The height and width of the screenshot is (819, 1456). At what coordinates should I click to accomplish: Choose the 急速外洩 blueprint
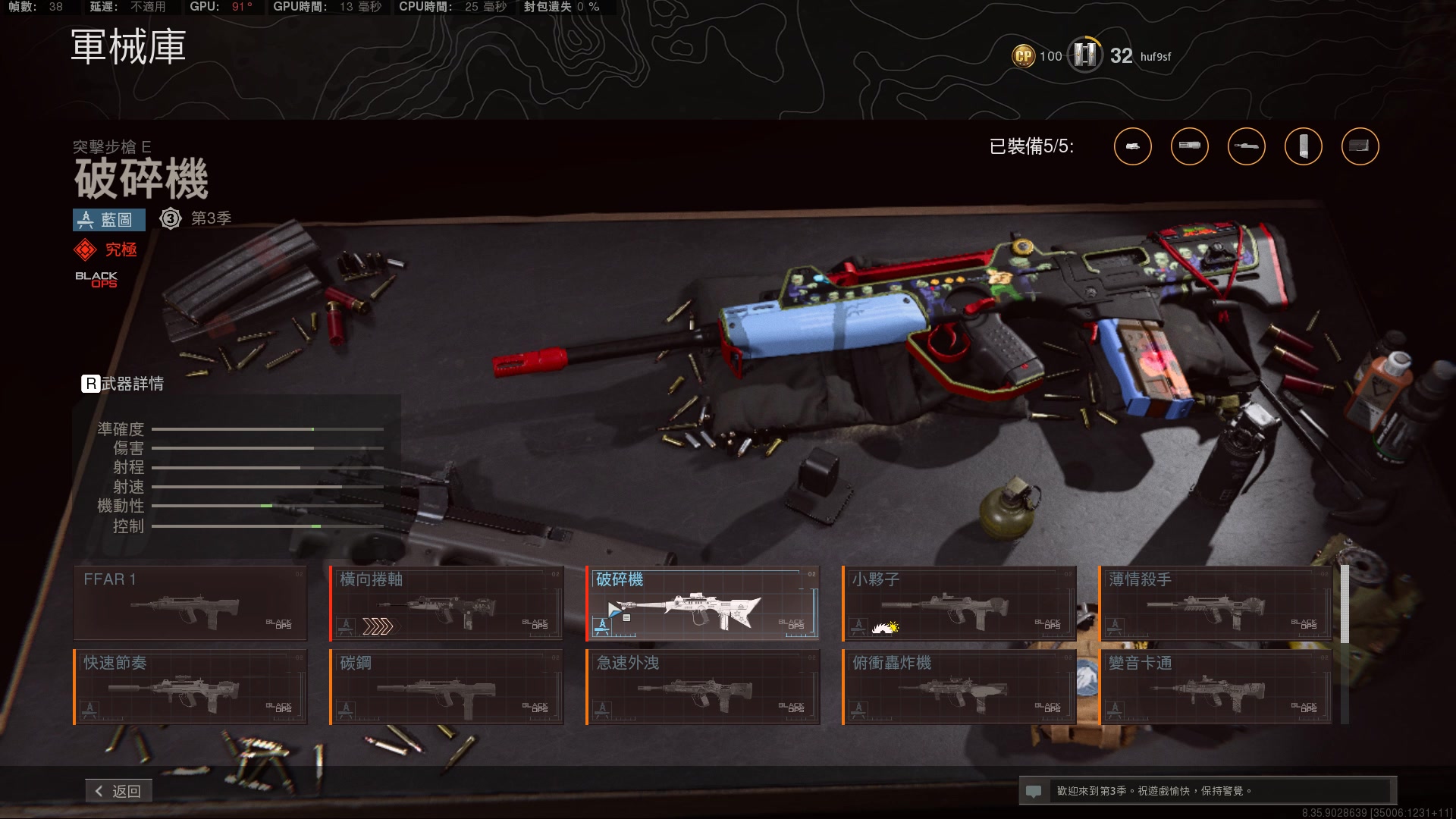tap(703, 686)
